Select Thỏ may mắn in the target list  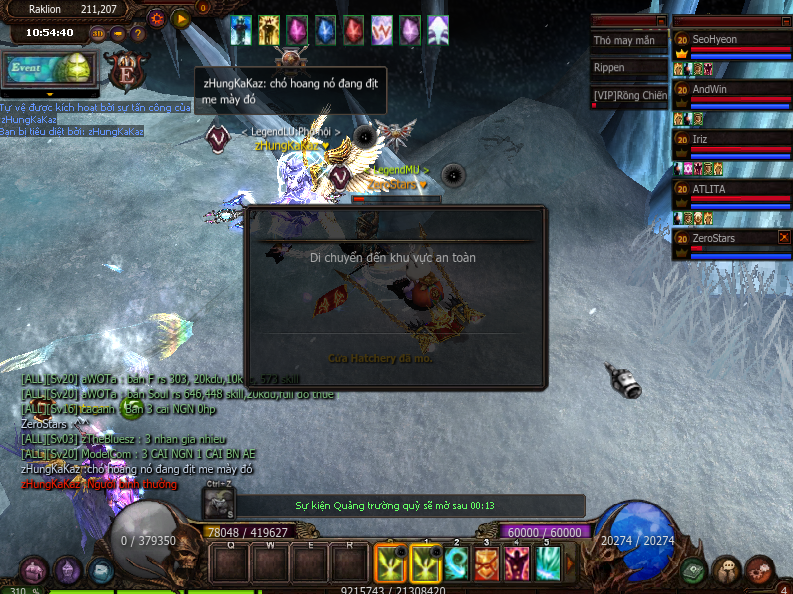[628, 41]
